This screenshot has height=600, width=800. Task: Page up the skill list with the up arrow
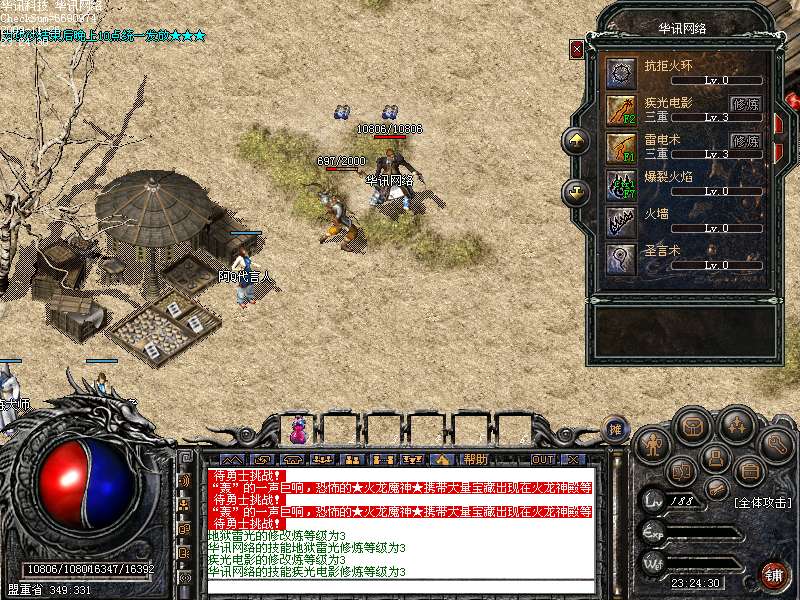coord(576,141)
